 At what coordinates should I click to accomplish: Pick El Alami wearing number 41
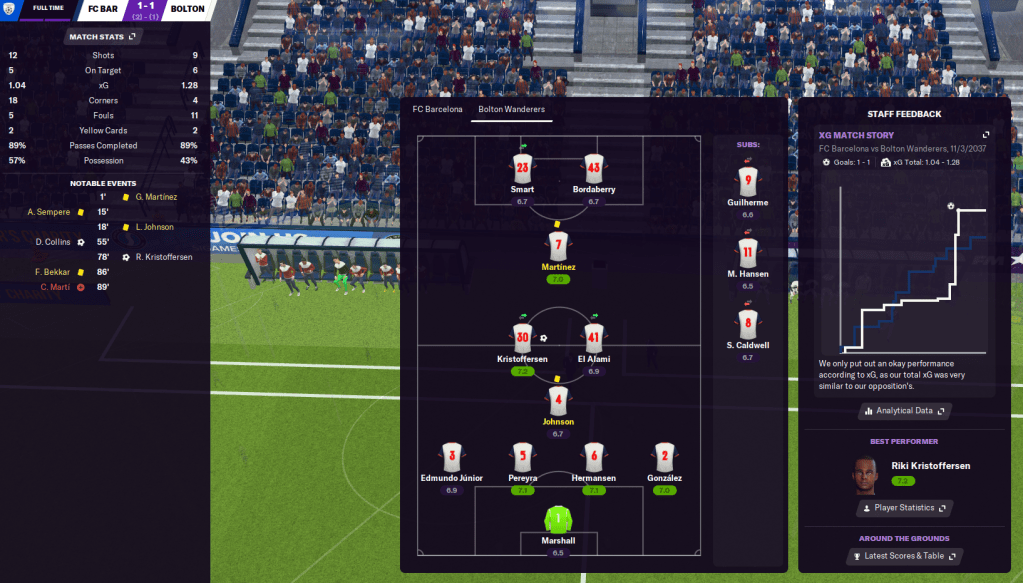pyautogui.click(x=593, y=338)
